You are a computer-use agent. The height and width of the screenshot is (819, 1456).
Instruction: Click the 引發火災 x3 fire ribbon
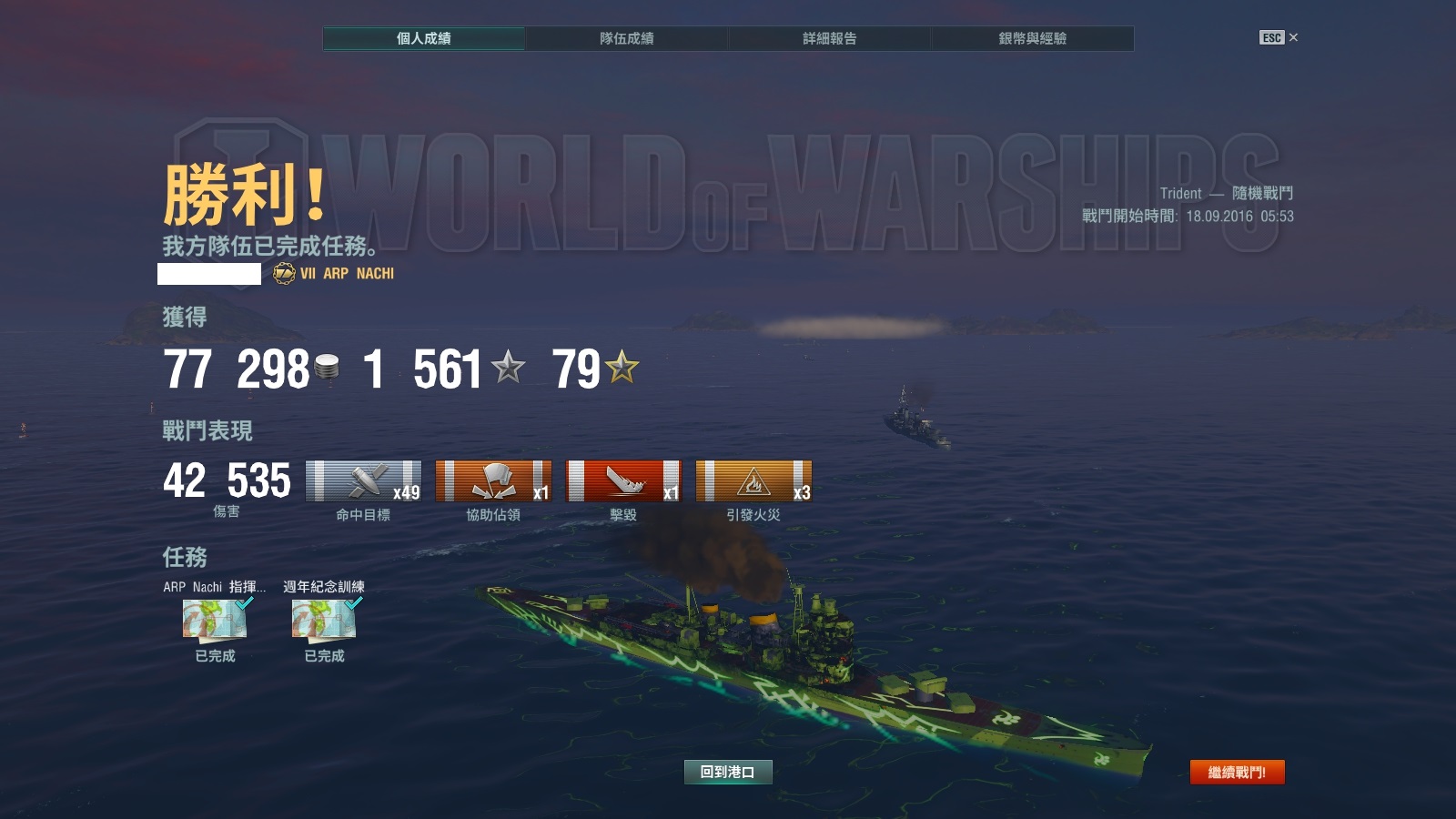(753, 481)
